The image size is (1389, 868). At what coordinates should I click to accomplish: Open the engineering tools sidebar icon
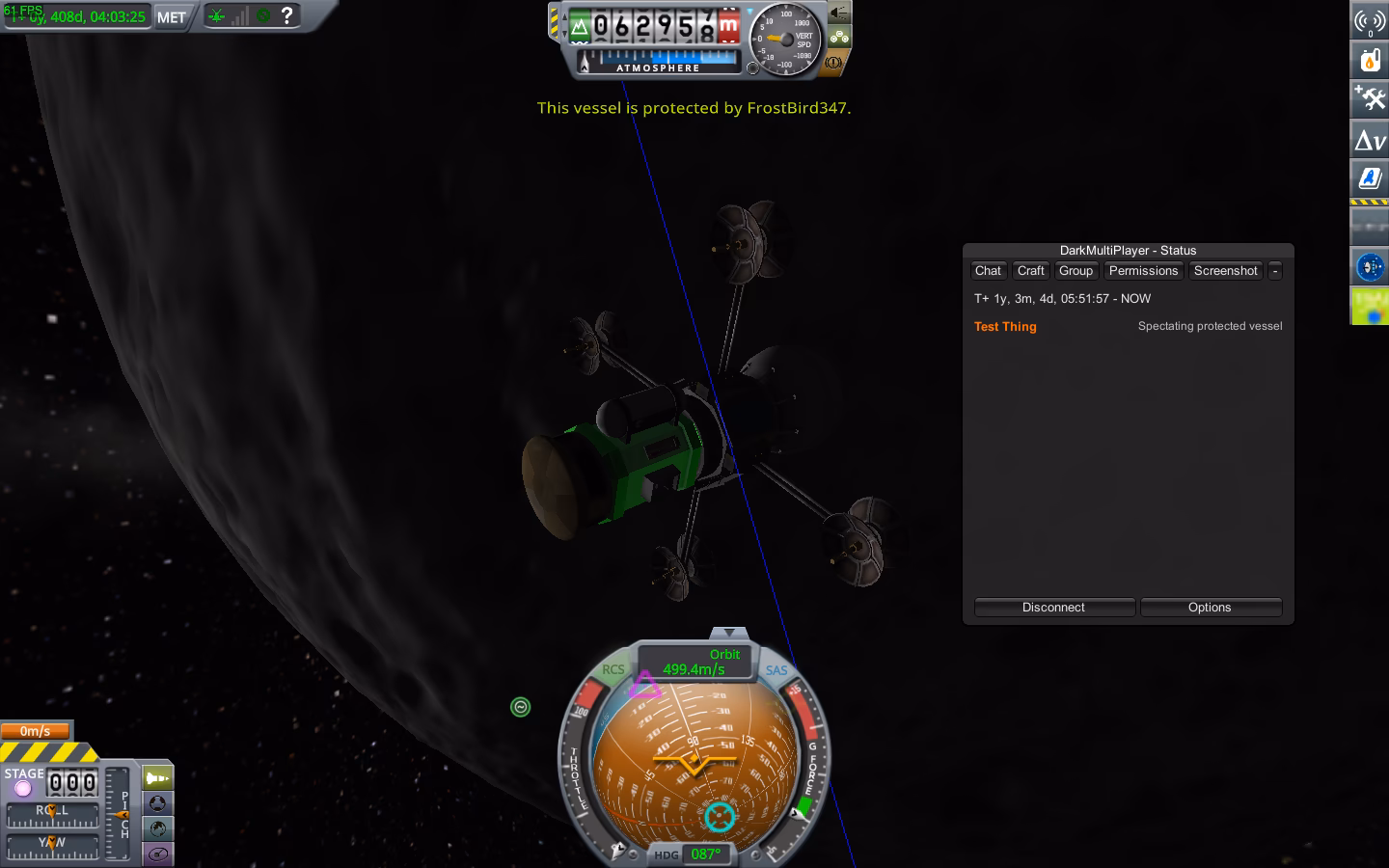click(x=1370, y=98)
